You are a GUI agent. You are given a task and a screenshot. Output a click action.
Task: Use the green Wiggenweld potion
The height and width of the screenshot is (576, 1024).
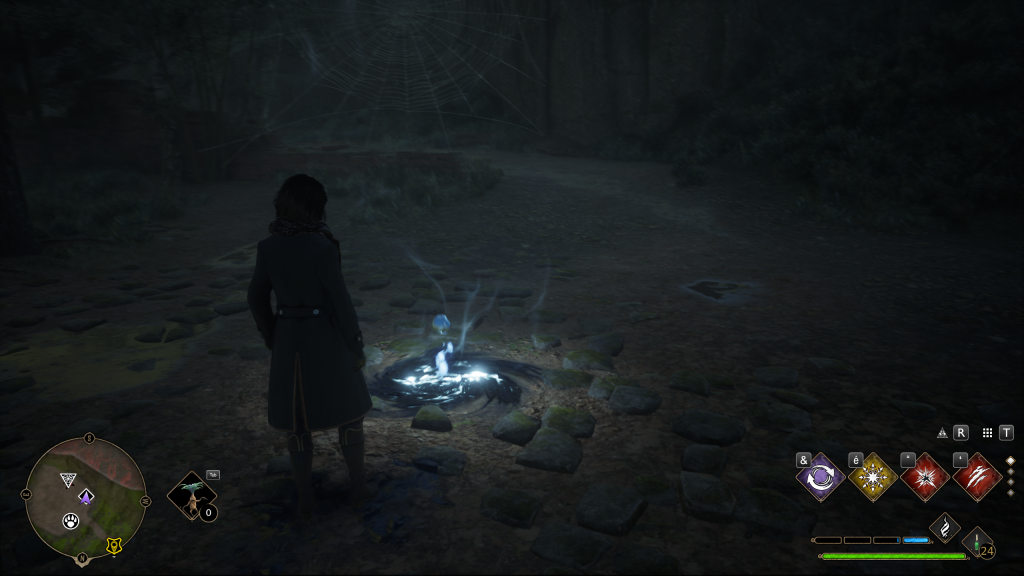click(977, 542)
